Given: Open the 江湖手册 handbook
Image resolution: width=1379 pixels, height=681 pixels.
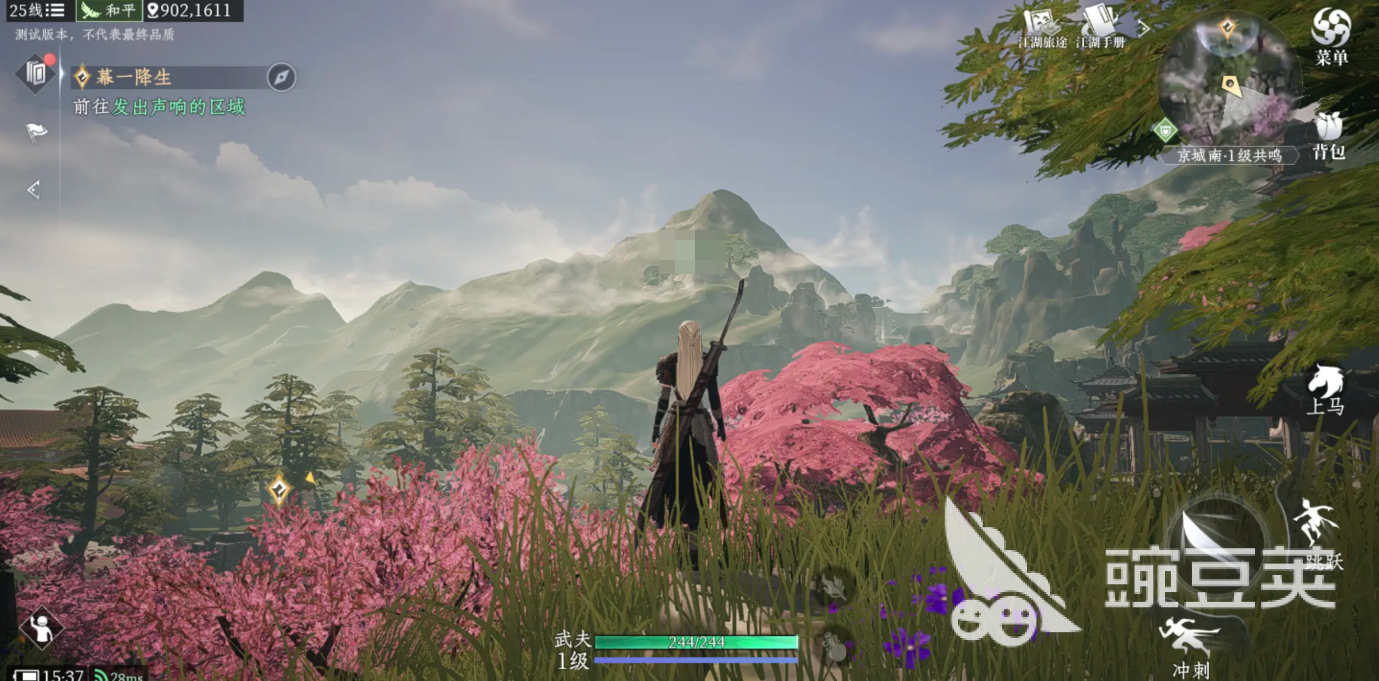Looking at the screenshot, I should click(x=1099, y=27).
